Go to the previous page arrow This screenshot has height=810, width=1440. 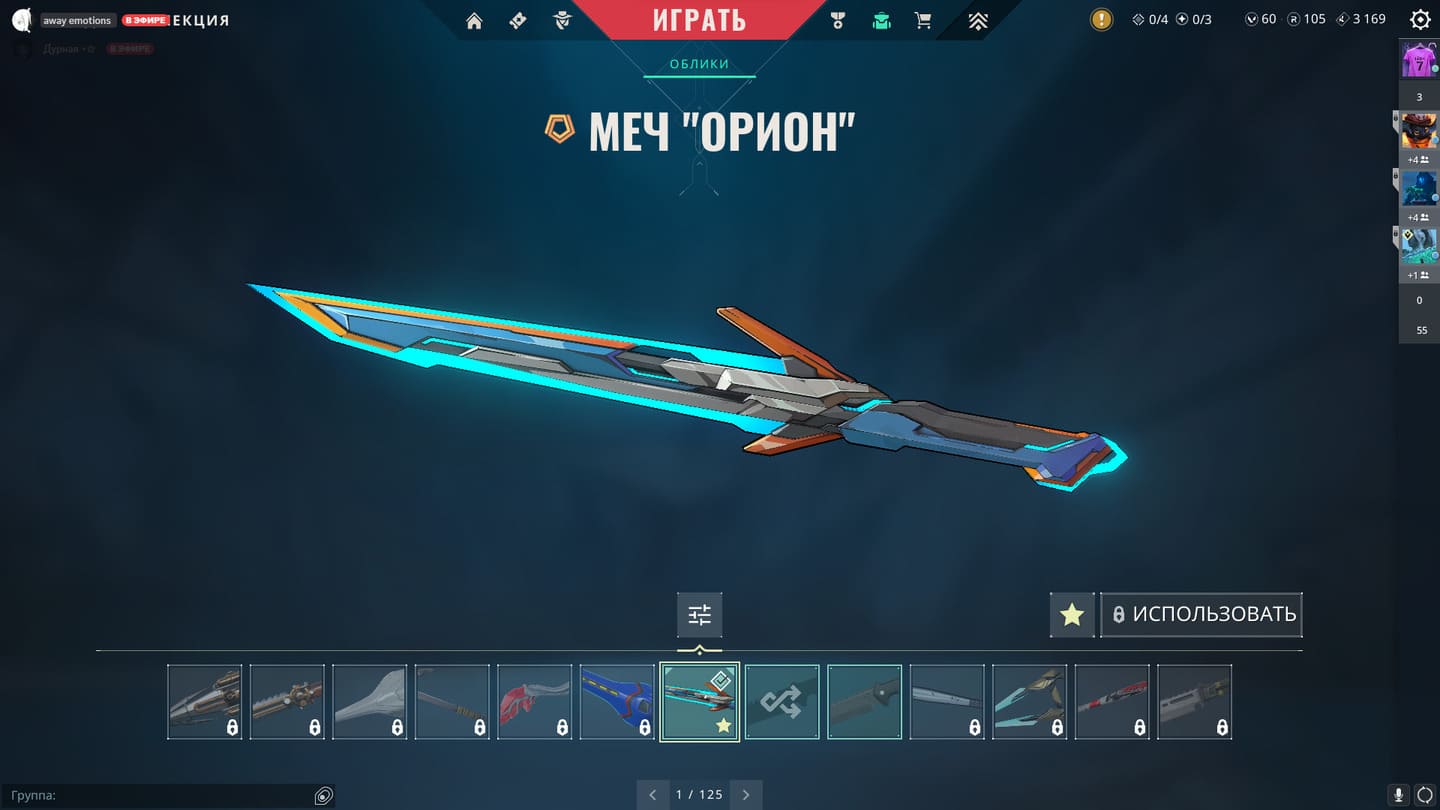click(653, 795)
